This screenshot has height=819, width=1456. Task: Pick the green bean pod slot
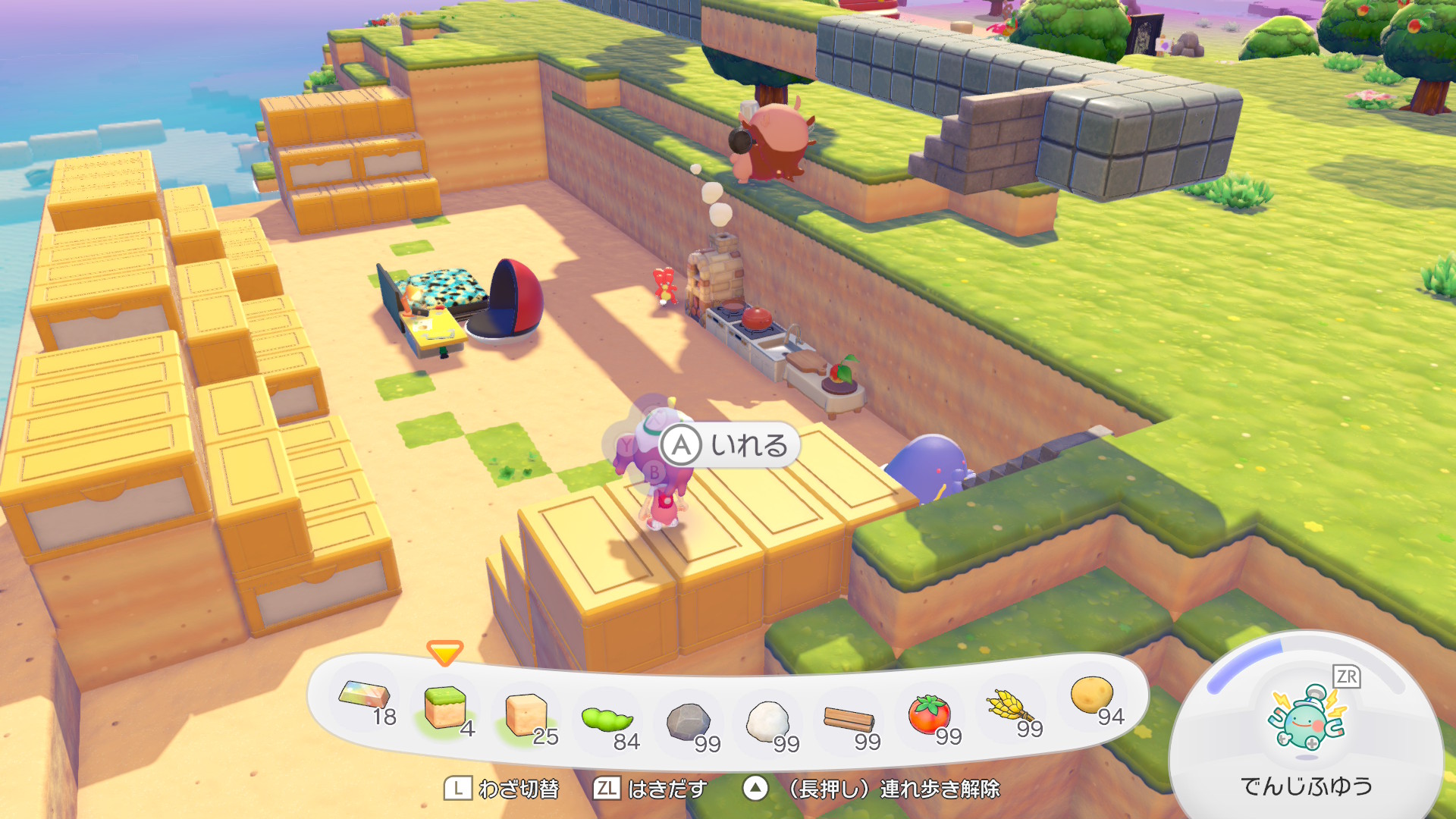[x=607, y=720]
